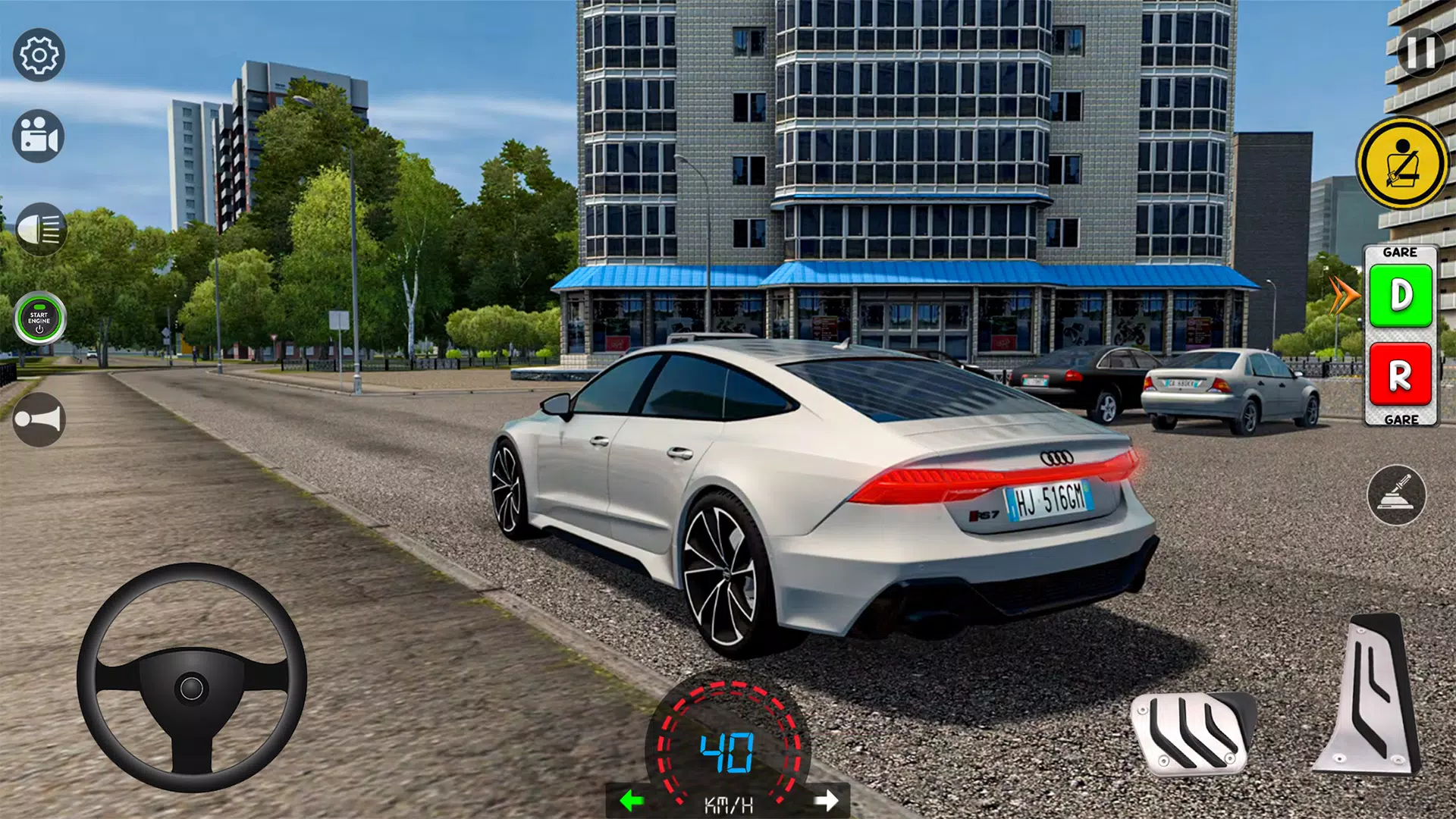Screen dimensions: 1456x819
Task: Click the gear stick icon
Action: [x=1396, y=495]
